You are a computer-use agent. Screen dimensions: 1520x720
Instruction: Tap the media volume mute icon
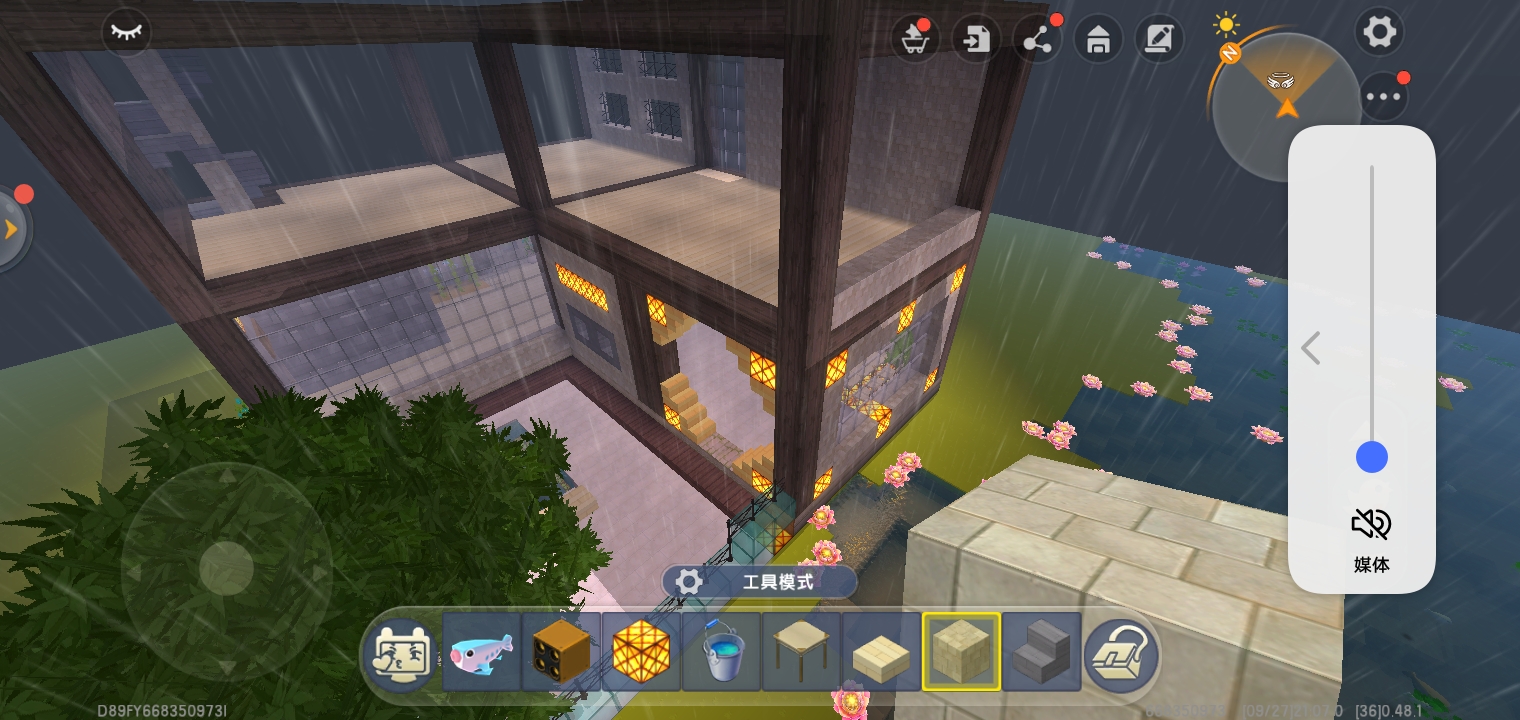tap(1371, 523)
